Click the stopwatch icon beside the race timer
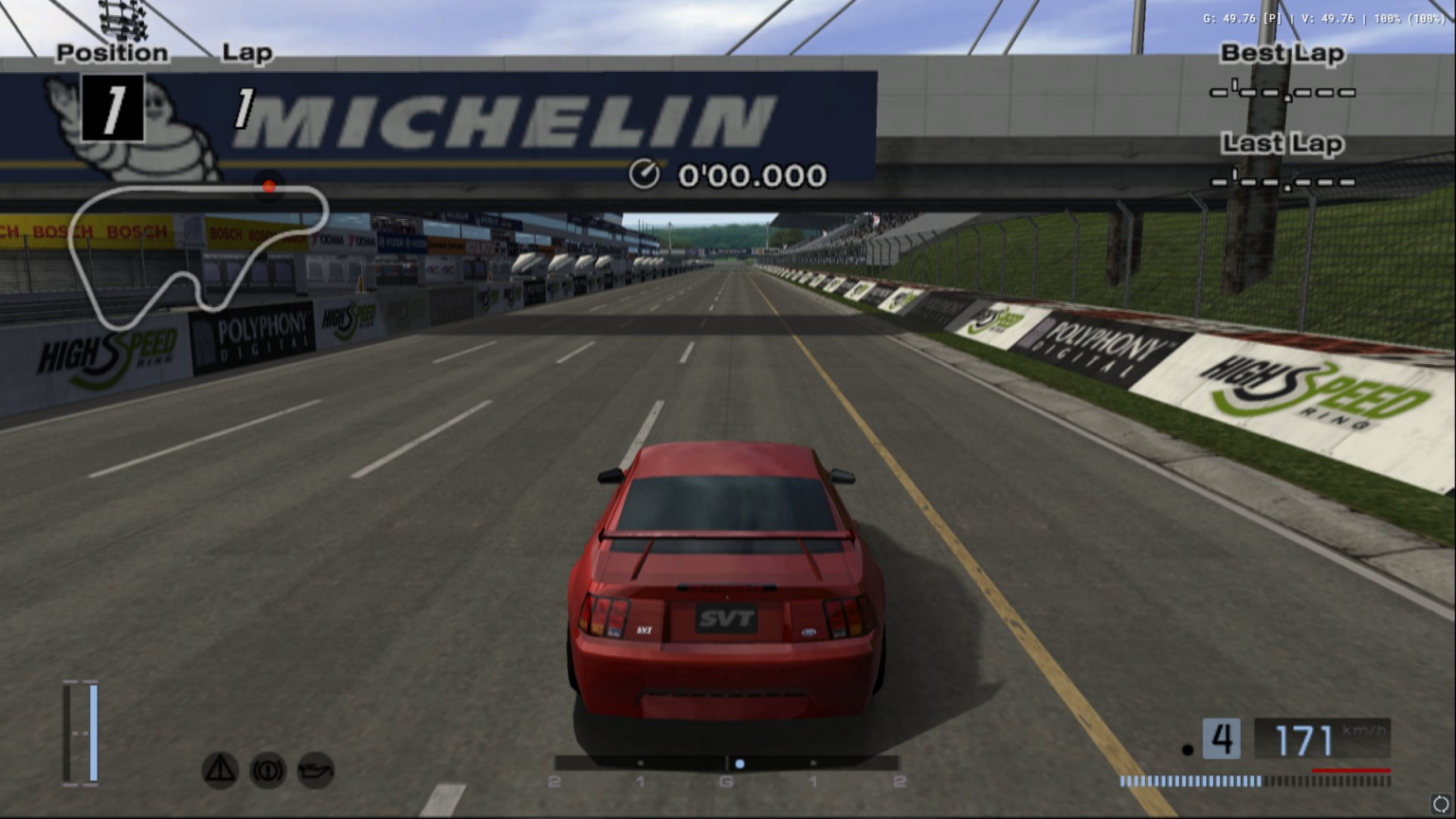Image resolution: width=1456 pixels, height=819 pixels. pyautogui.click(x=646, y=174)
